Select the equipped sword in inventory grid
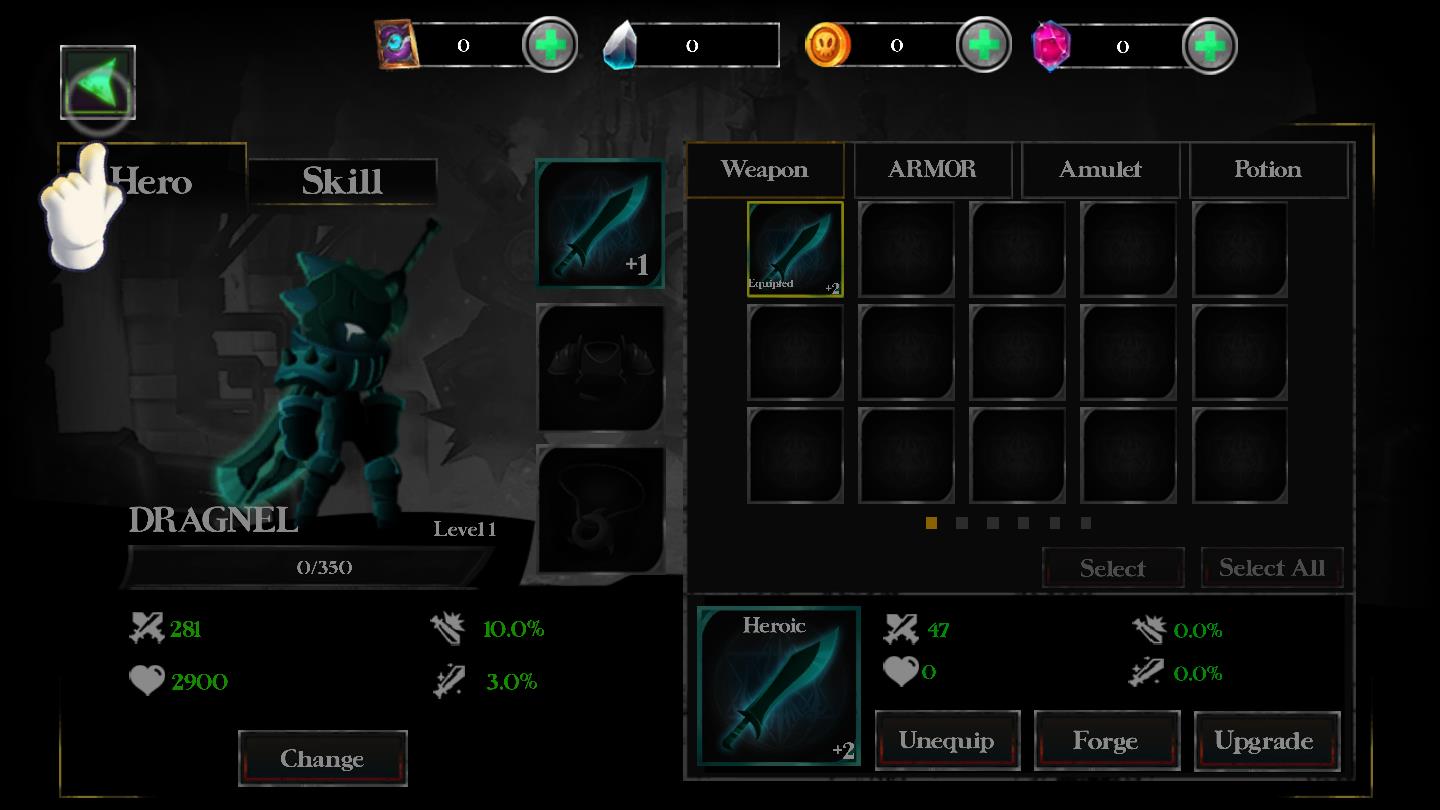1440x810 pixels. coord(795,249)
